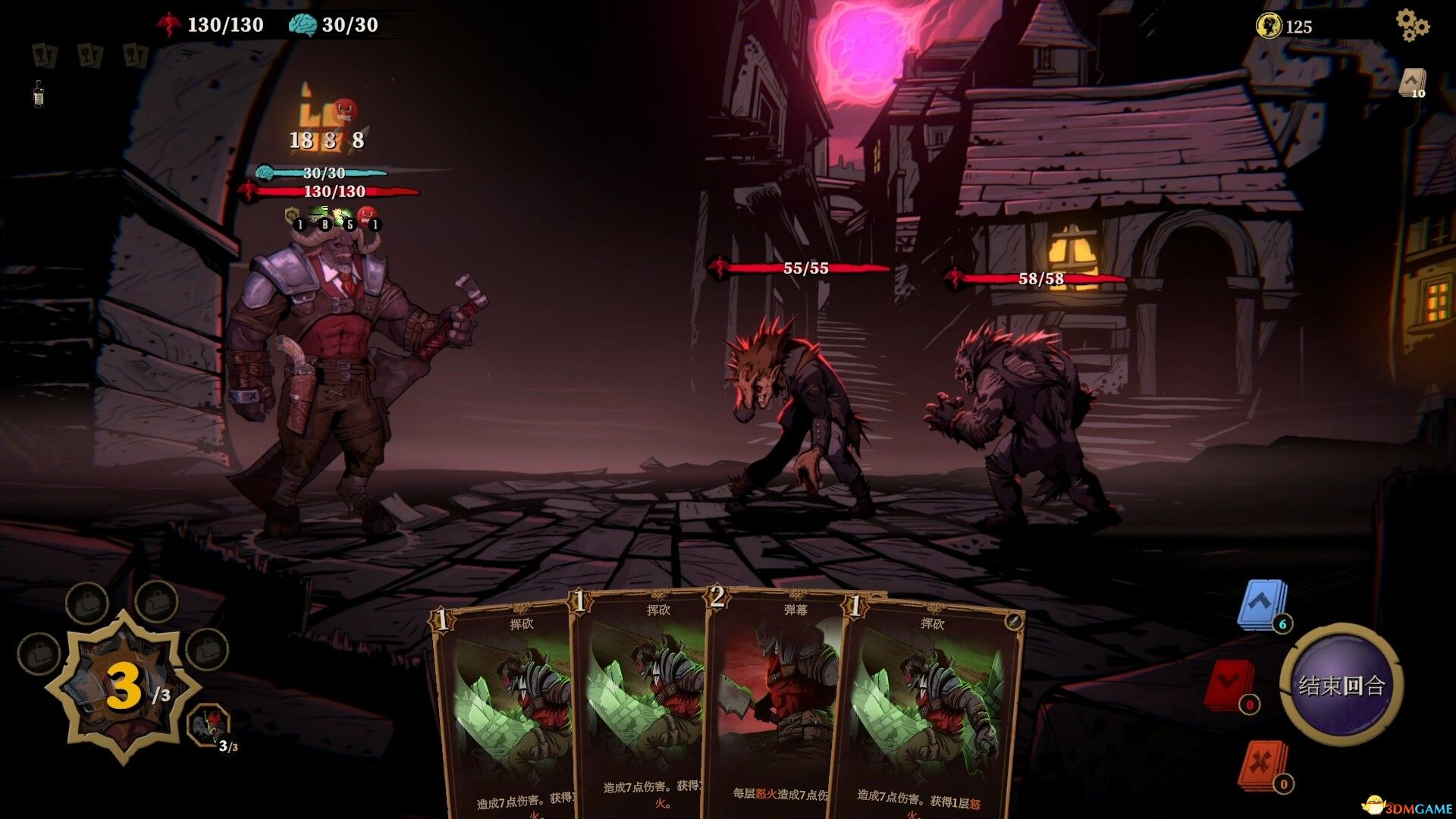Click the red serpent health icon
The image size is (1456, 819).
(x=171, y=24)
